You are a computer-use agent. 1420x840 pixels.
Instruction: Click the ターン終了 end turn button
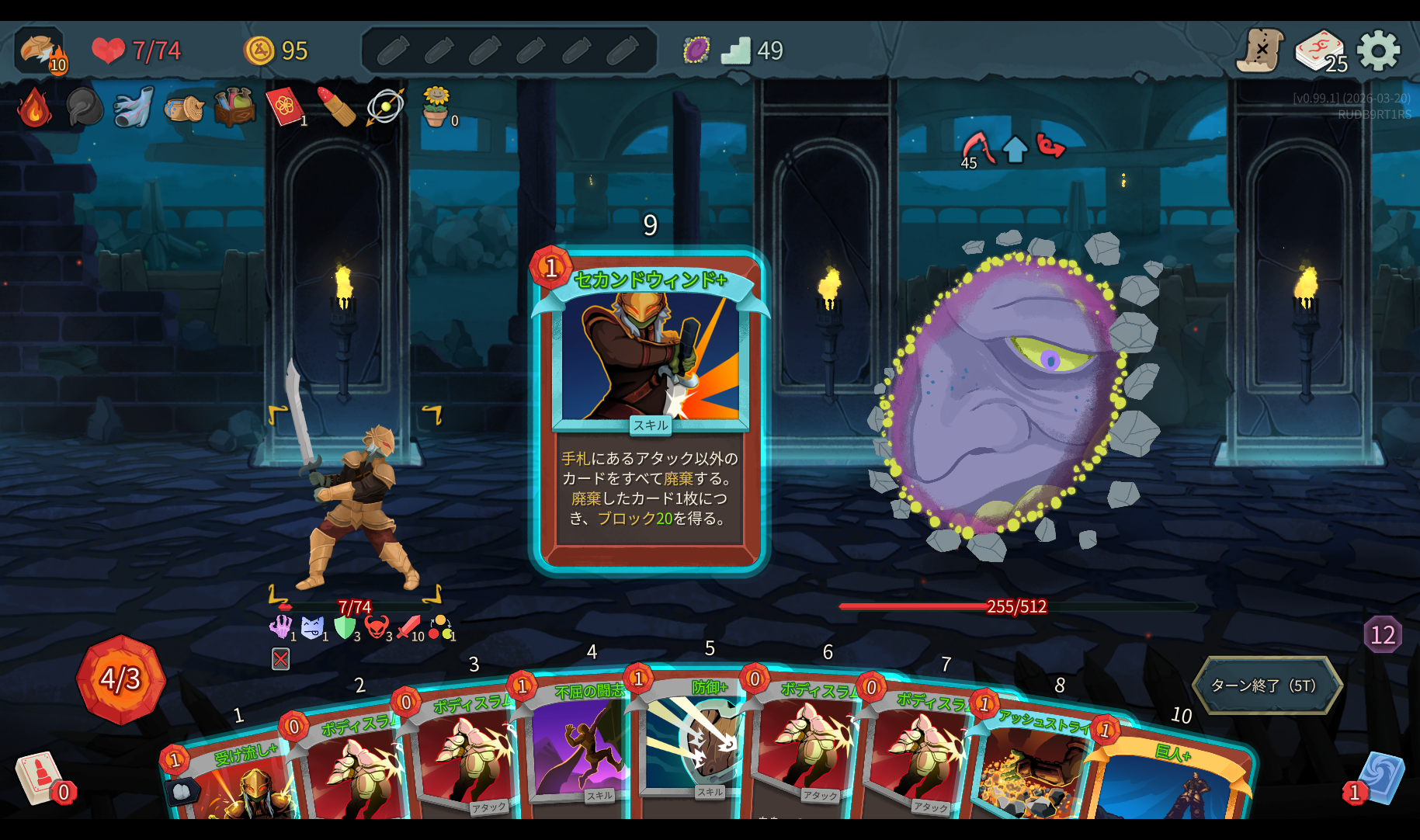[1266, 686]
